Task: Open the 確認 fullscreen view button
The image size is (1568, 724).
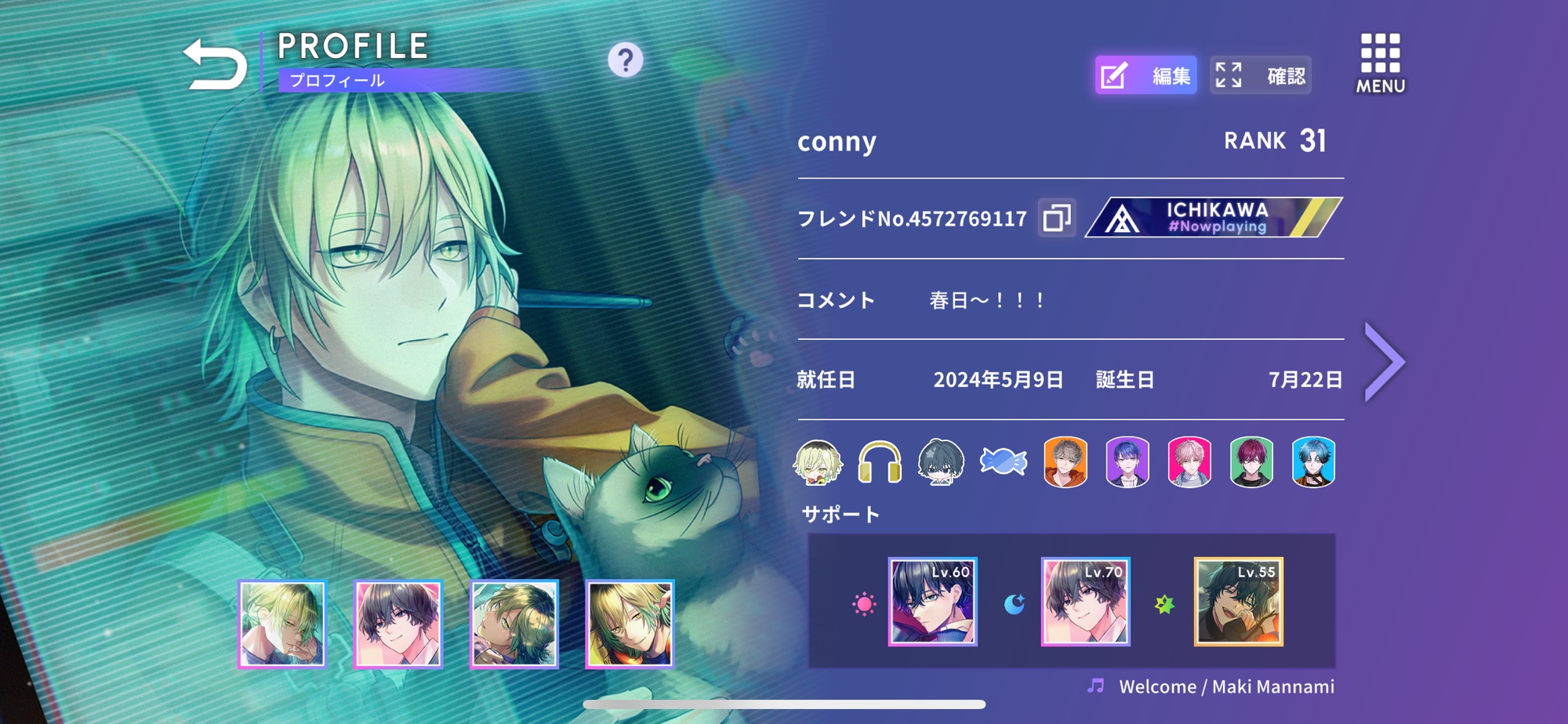Action: coord(1260,75)
